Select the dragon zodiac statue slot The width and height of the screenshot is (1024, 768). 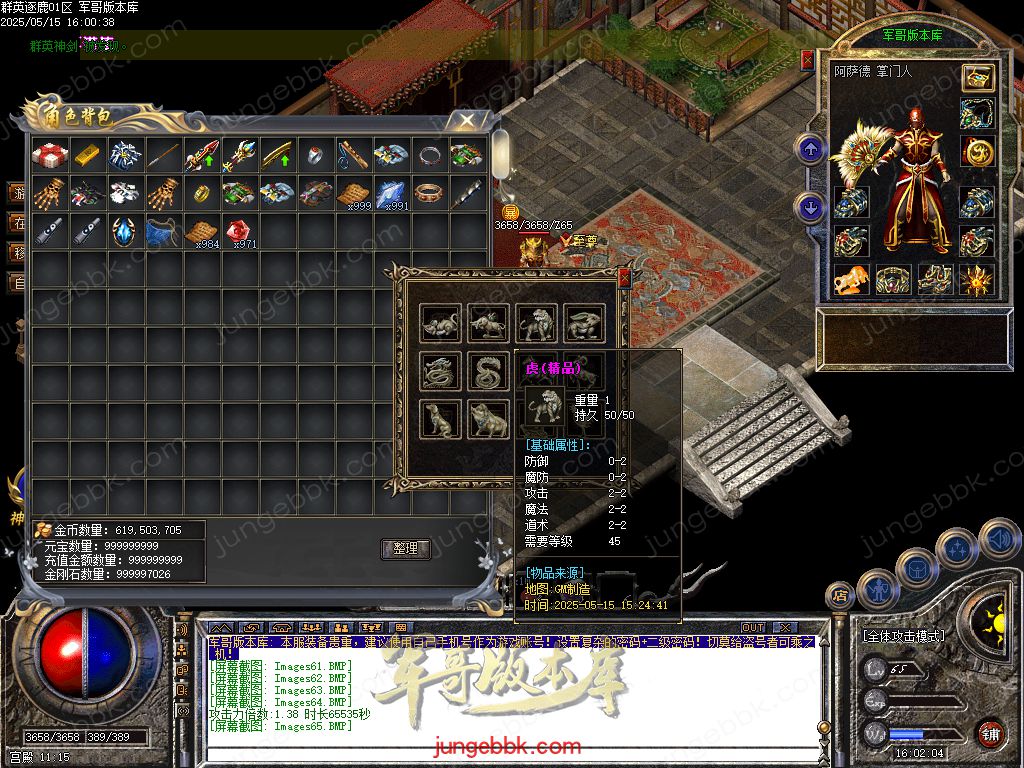(x=440, y=371)
